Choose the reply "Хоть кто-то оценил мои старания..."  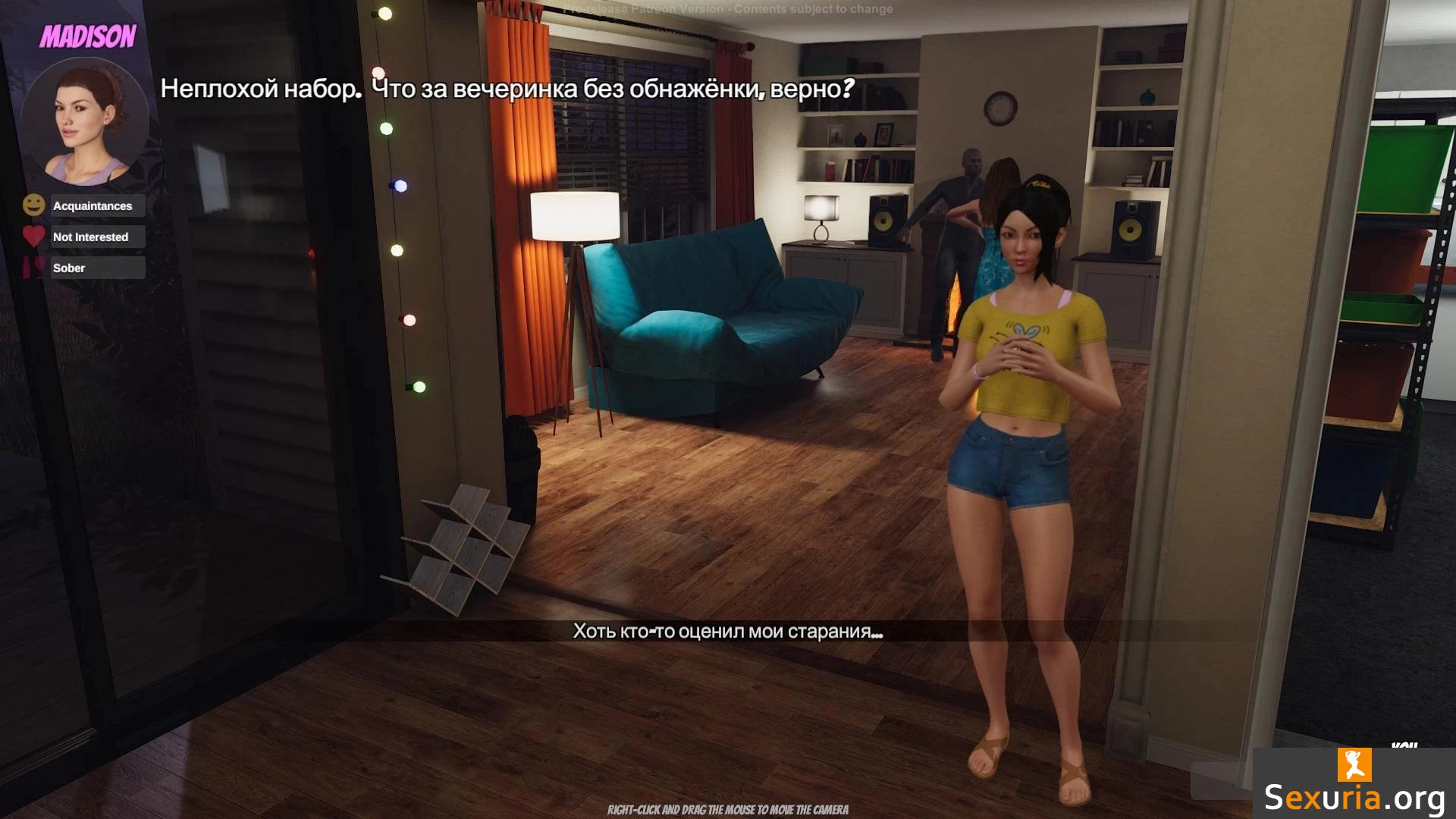[x=727, y=631]
